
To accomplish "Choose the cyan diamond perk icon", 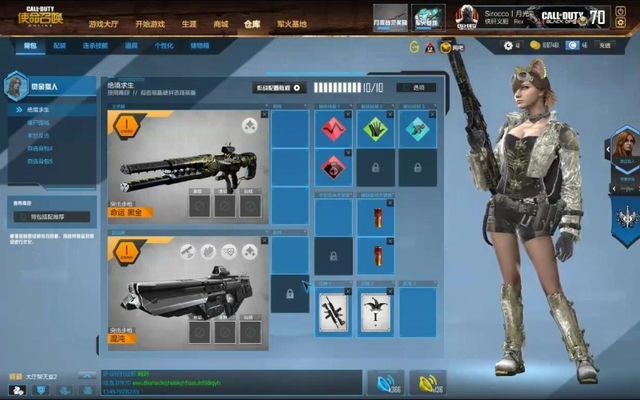I will [x=417, y=128].
